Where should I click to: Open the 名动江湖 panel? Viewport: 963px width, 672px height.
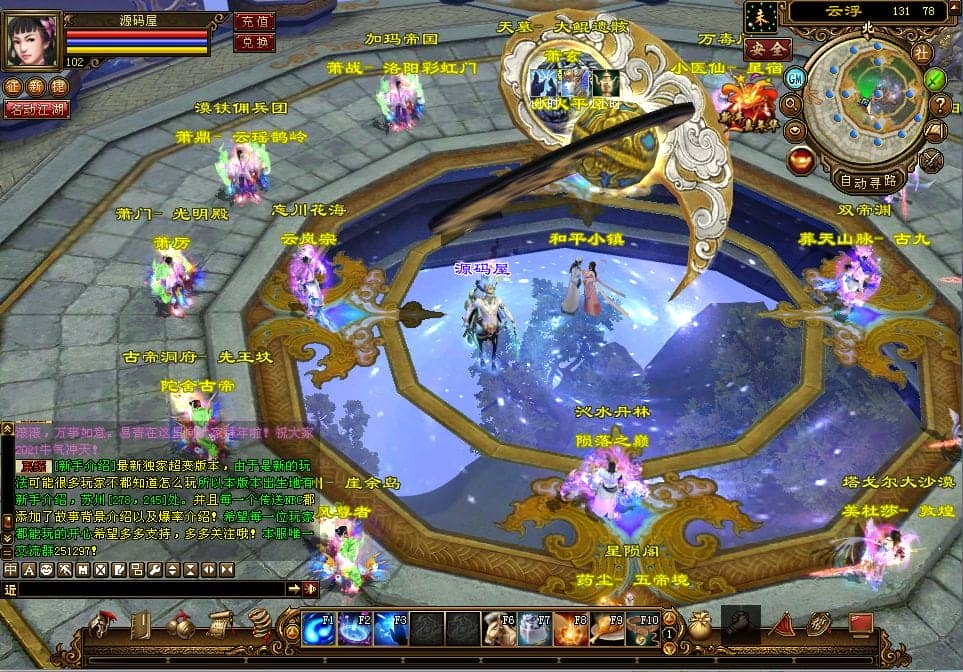point(36,109)
